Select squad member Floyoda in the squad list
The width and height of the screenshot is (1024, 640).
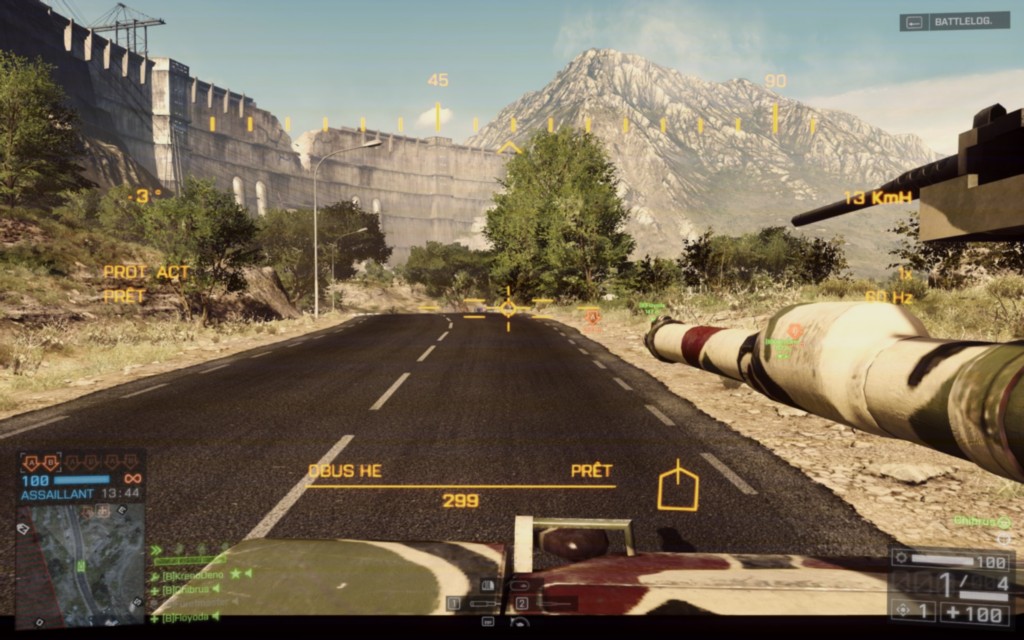(187, 617)
